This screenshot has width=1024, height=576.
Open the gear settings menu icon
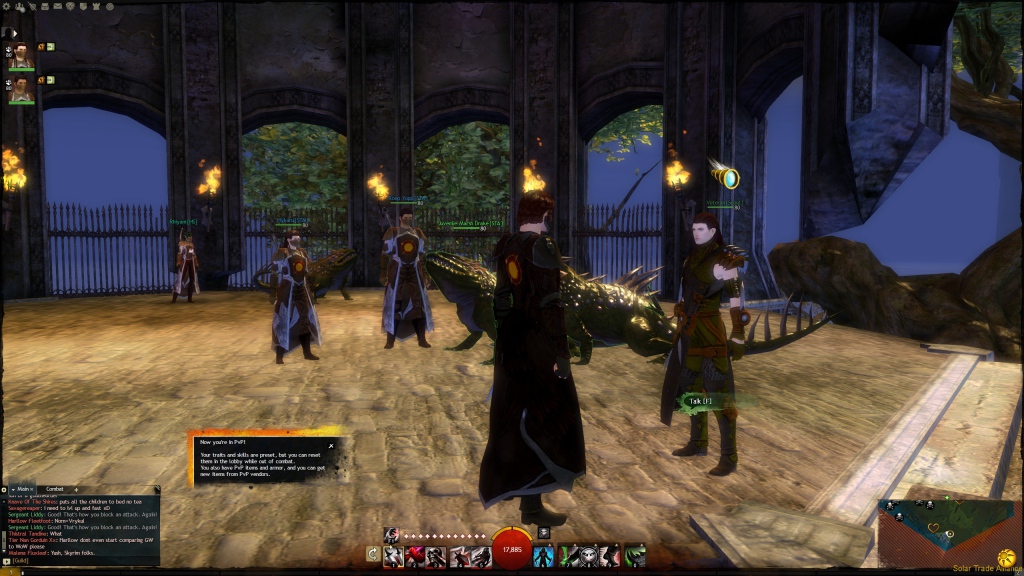(7, 6)
